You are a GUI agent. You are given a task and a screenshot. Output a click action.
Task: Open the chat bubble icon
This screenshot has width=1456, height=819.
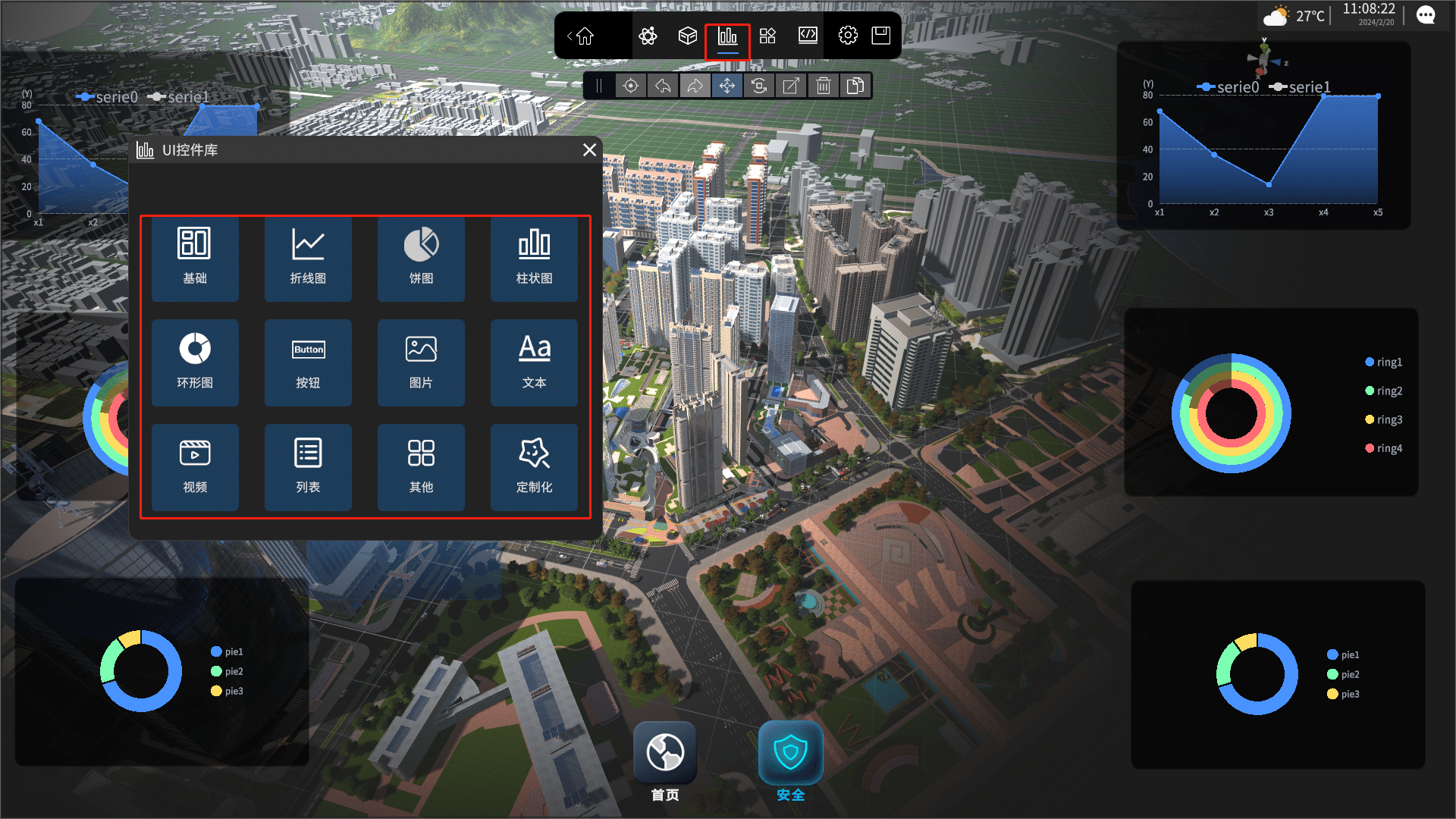(x=1426, y=16)
